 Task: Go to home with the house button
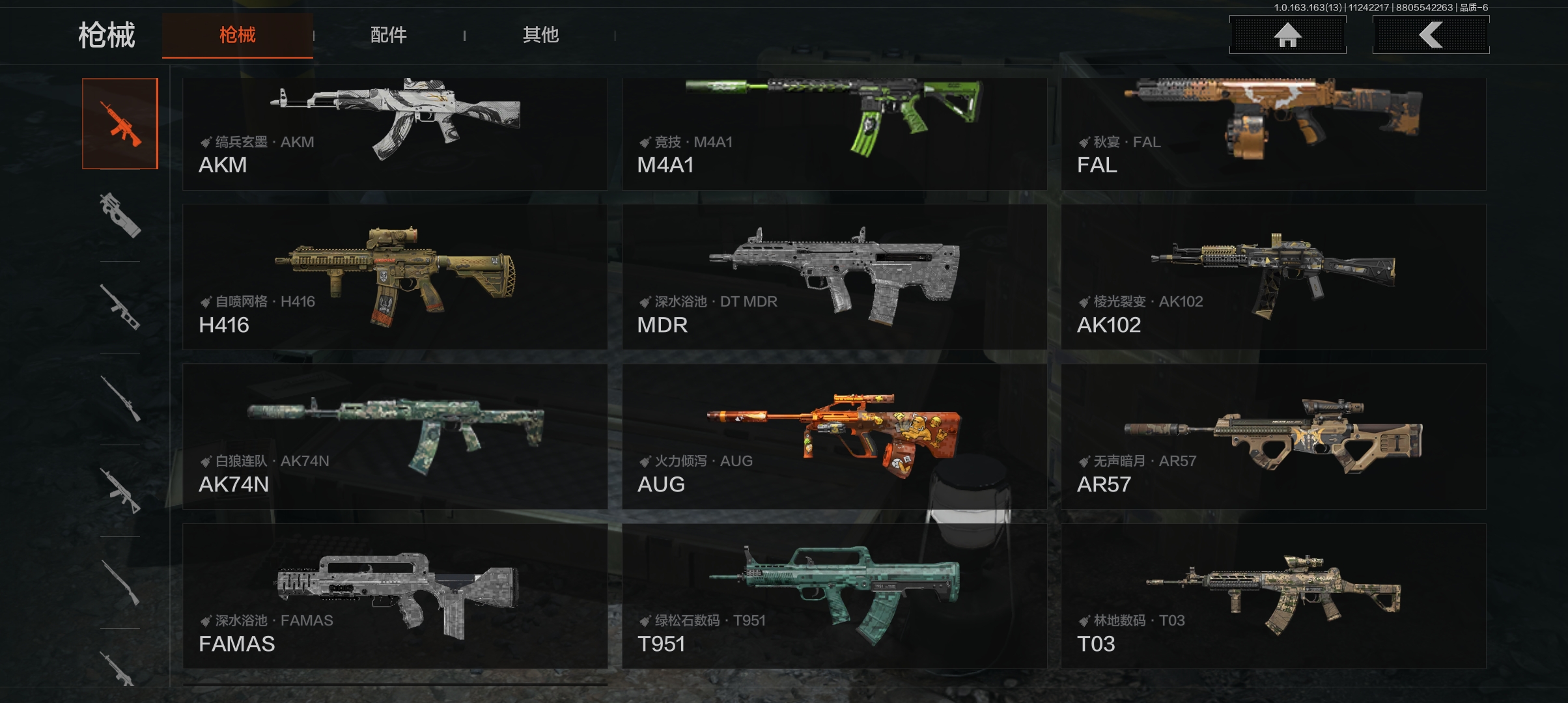click(x=1287, y=35)
